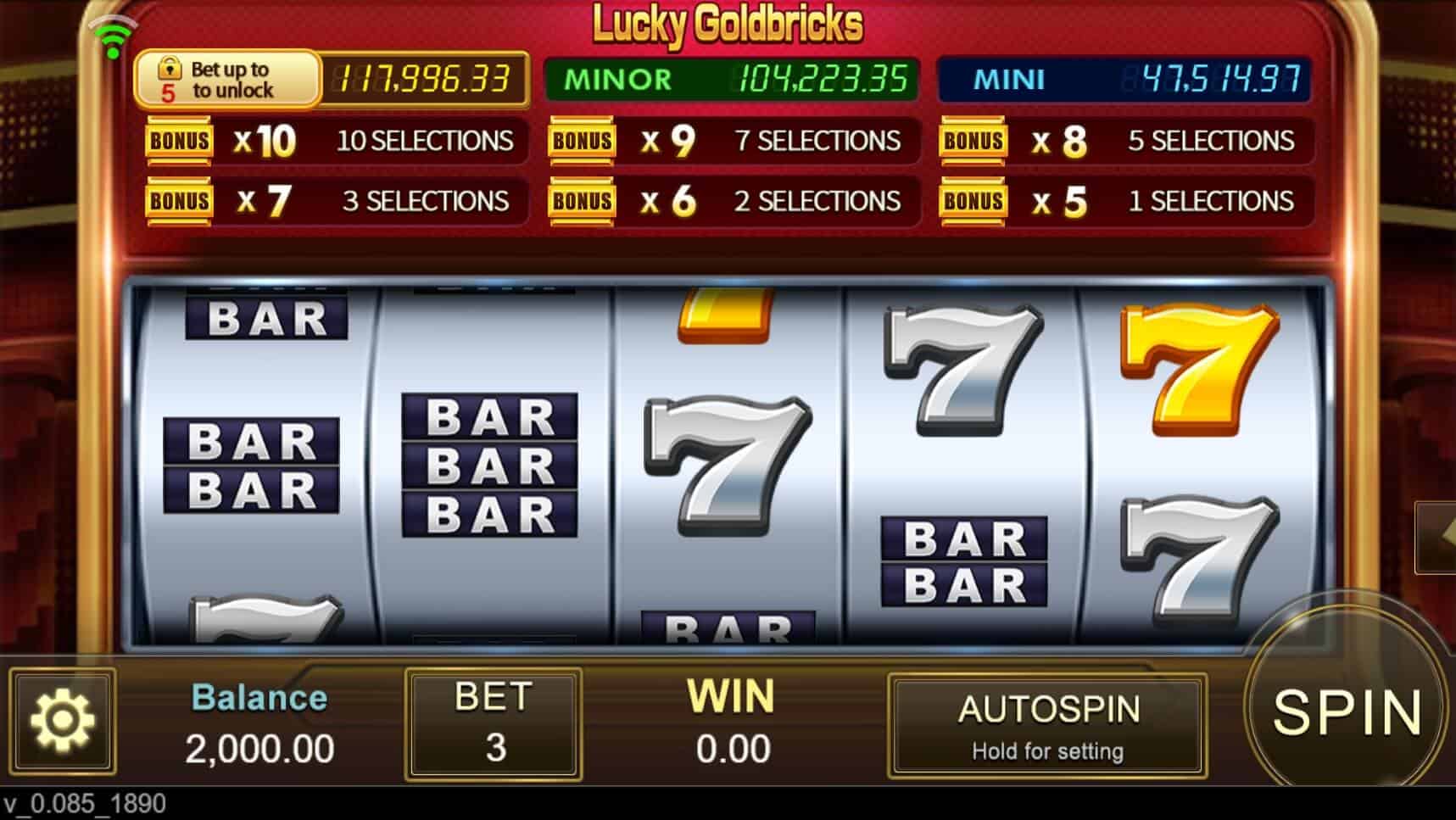Click the main grand jackpot ticker

pyautogui.click(x=423, y=81)
